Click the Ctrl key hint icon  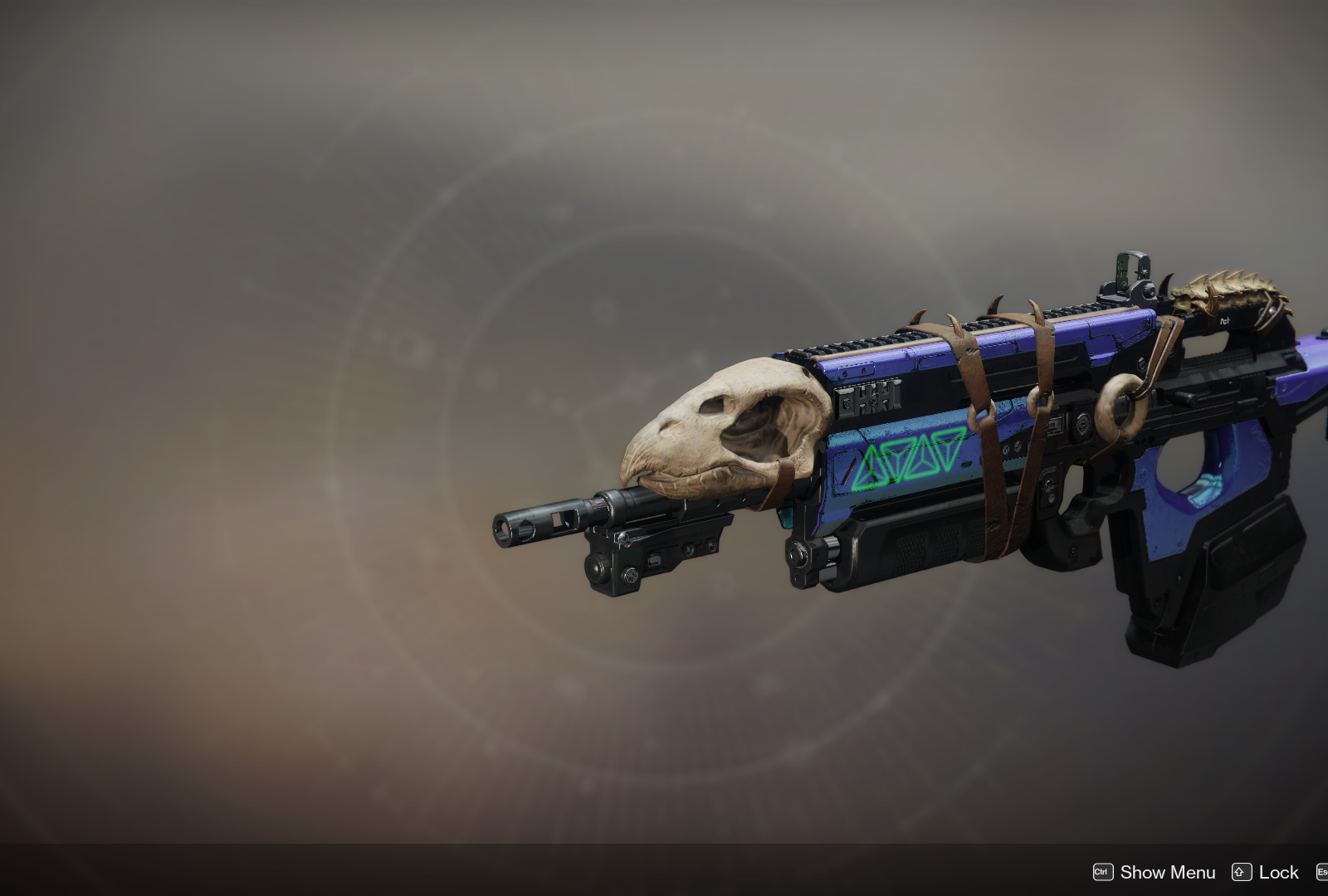1101,872
